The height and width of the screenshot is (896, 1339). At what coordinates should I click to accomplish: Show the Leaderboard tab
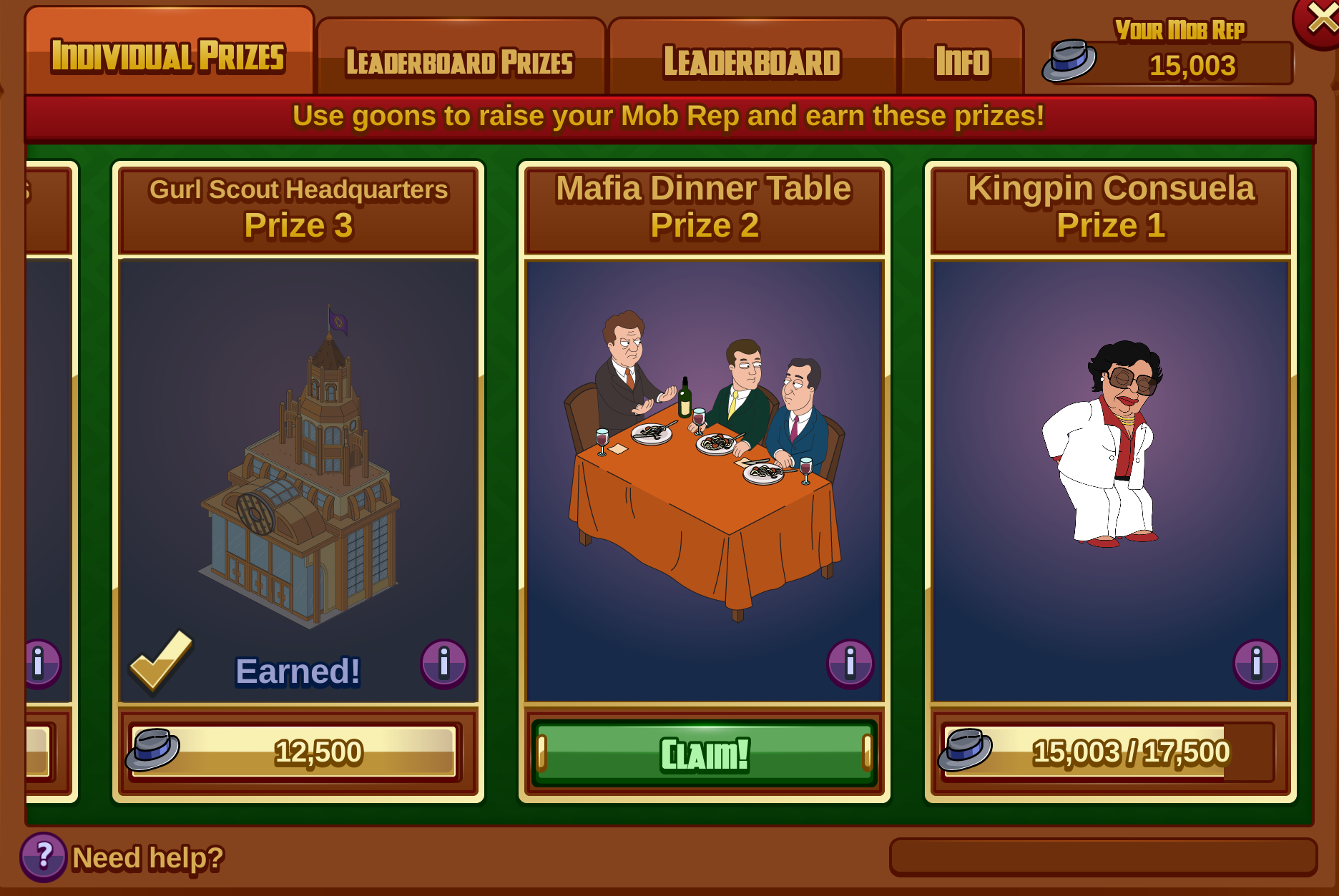[752, 61]
